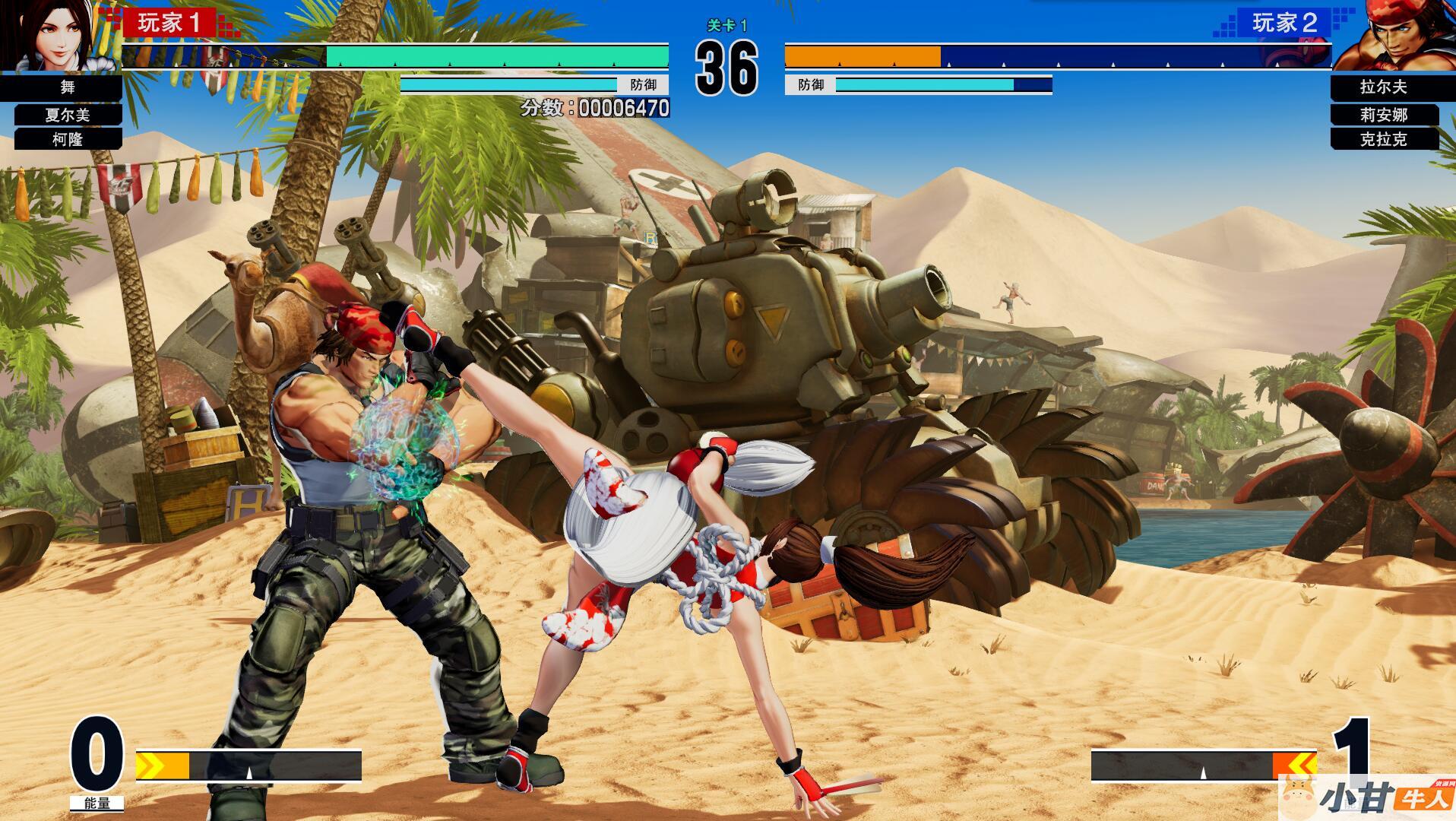
Task: Choose the 柯隆 team member label
Action: (68, 139)
